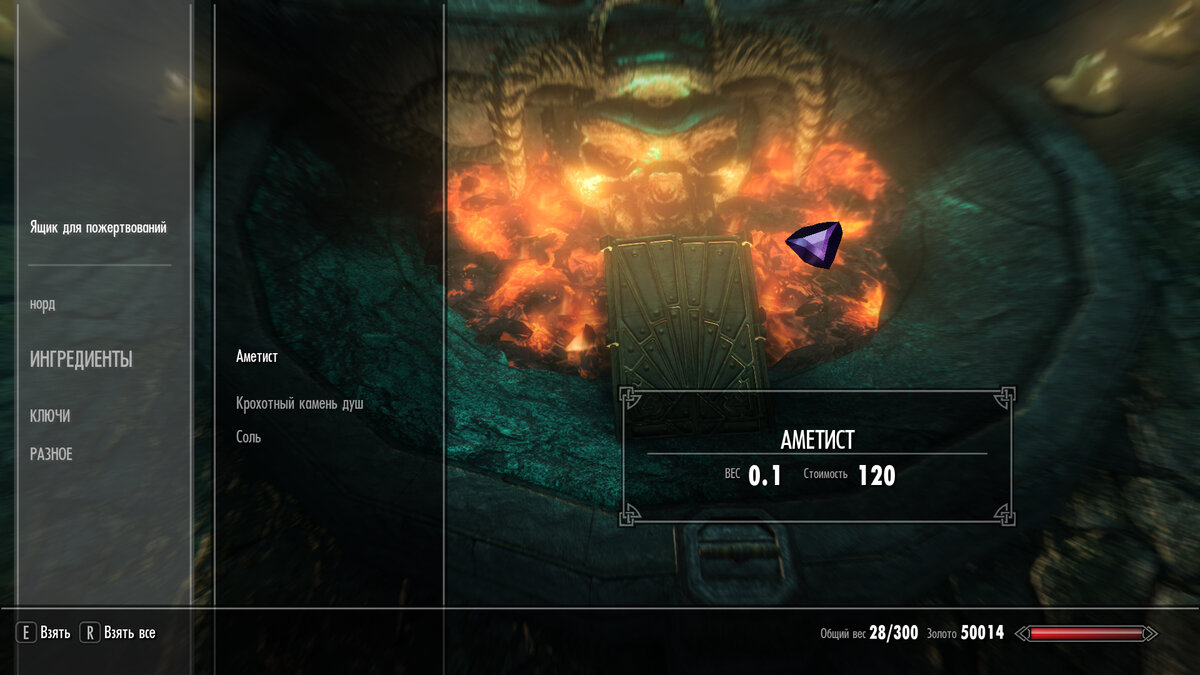The image size is (1200, 675).
Task: Pick the Соль item entry
Action: 249,437
